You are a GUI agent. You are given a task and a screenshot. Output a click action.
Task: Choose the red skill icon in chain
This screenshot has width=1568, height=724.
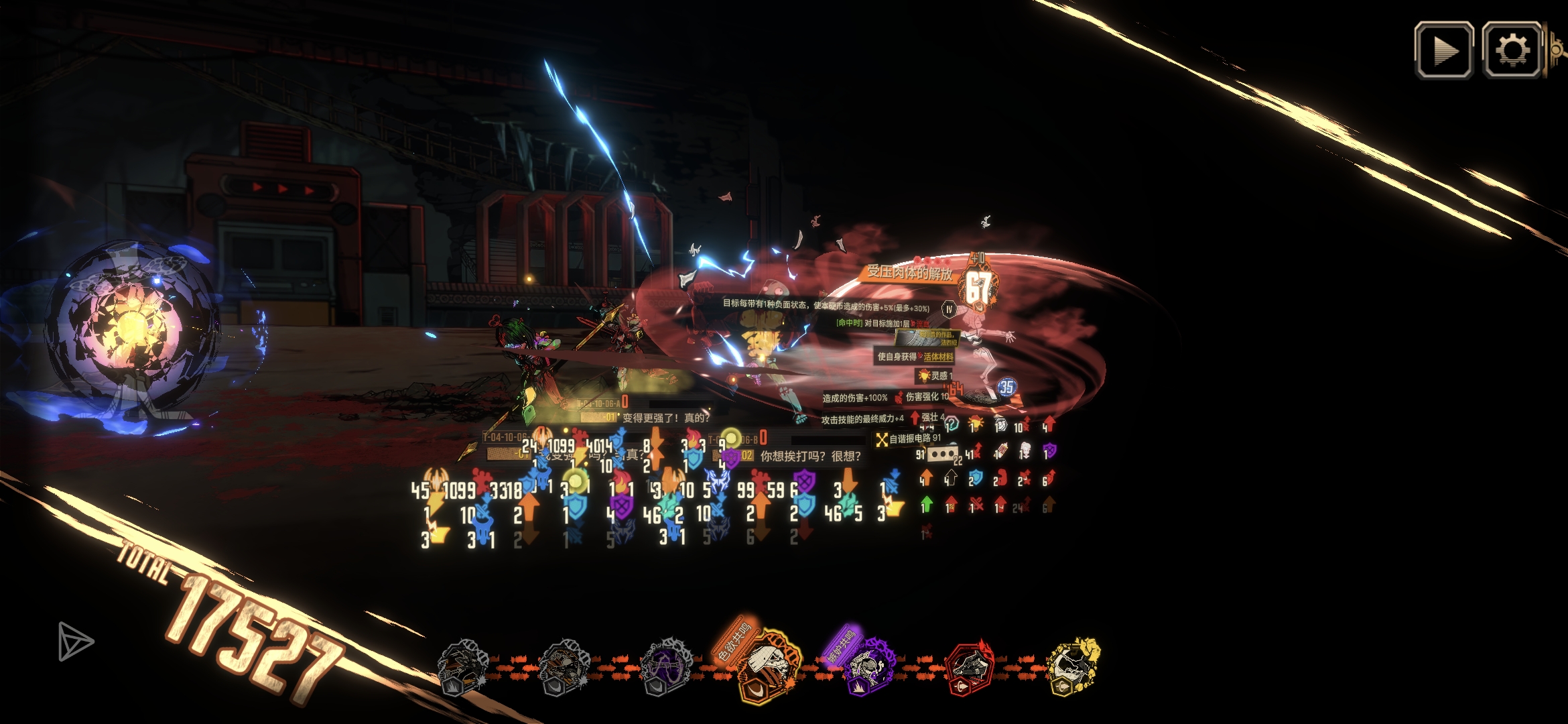[x=969, y=667]
